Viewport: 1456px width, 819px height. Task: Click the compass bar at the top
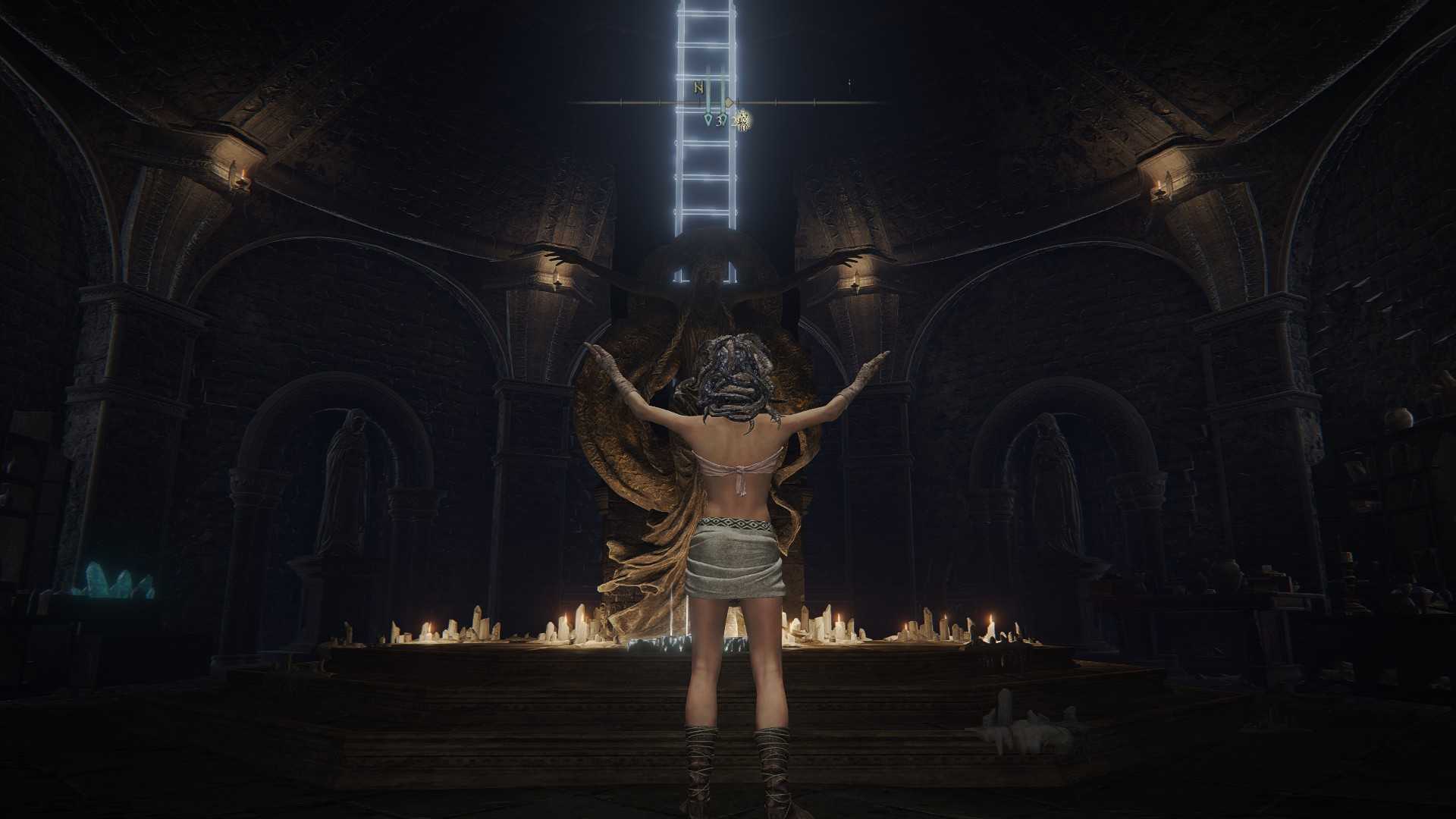click(x=804, y=102)
